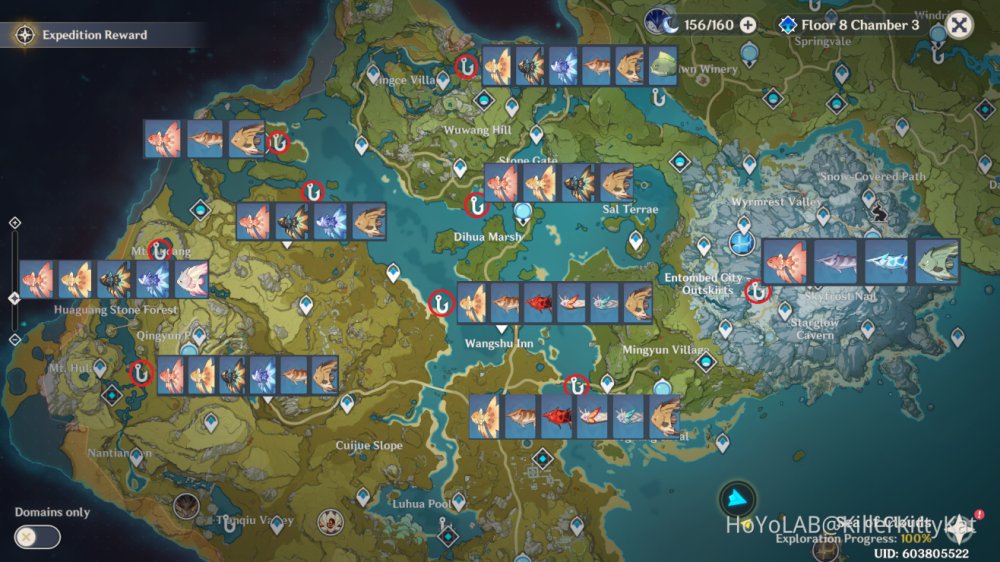This screenshot has height=562, width=1000.
Task: Open the region switch arrow button
Action: 737,498
